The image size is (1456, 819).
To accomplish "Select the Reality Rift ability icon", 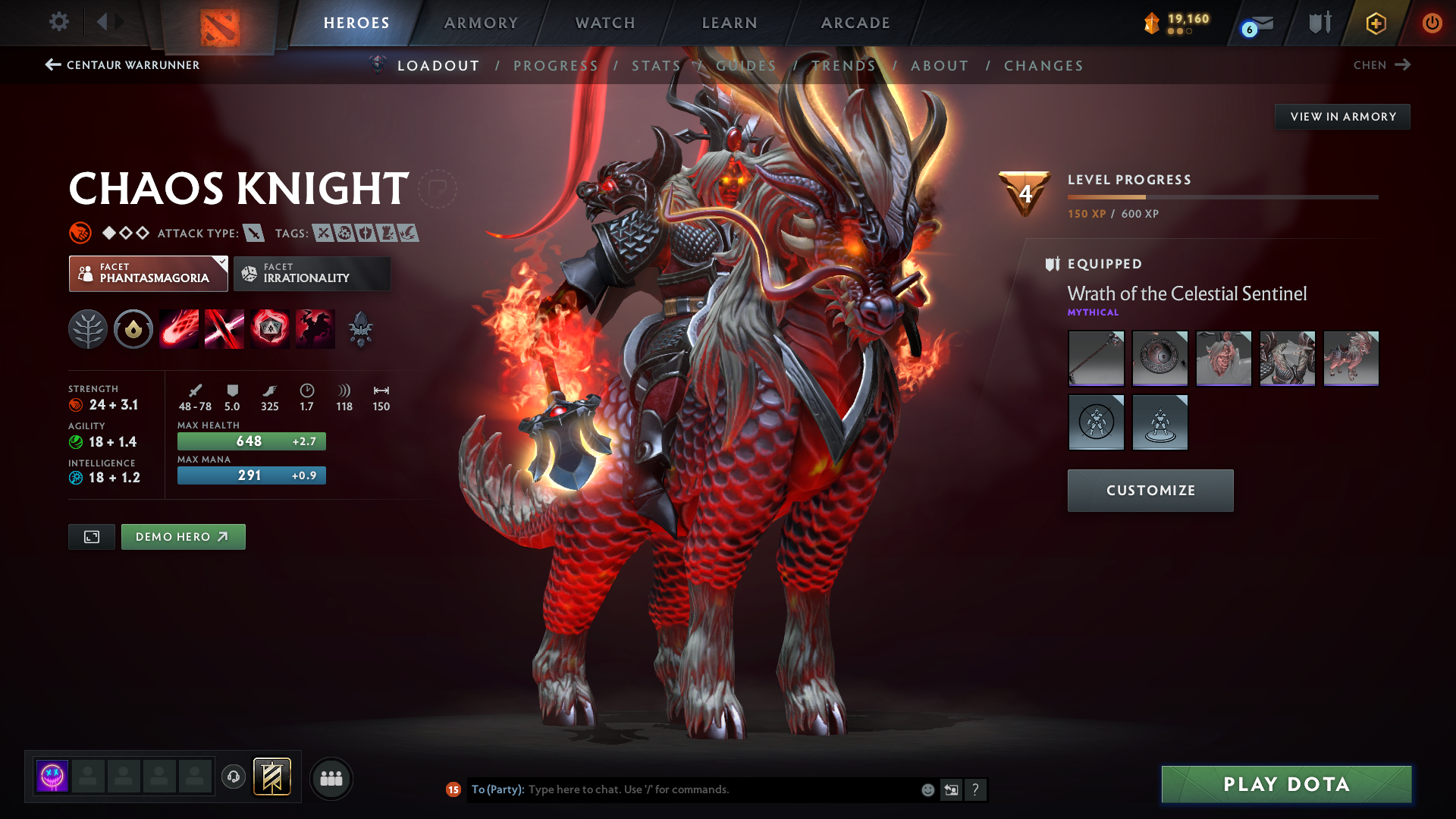I will point(224,328).
